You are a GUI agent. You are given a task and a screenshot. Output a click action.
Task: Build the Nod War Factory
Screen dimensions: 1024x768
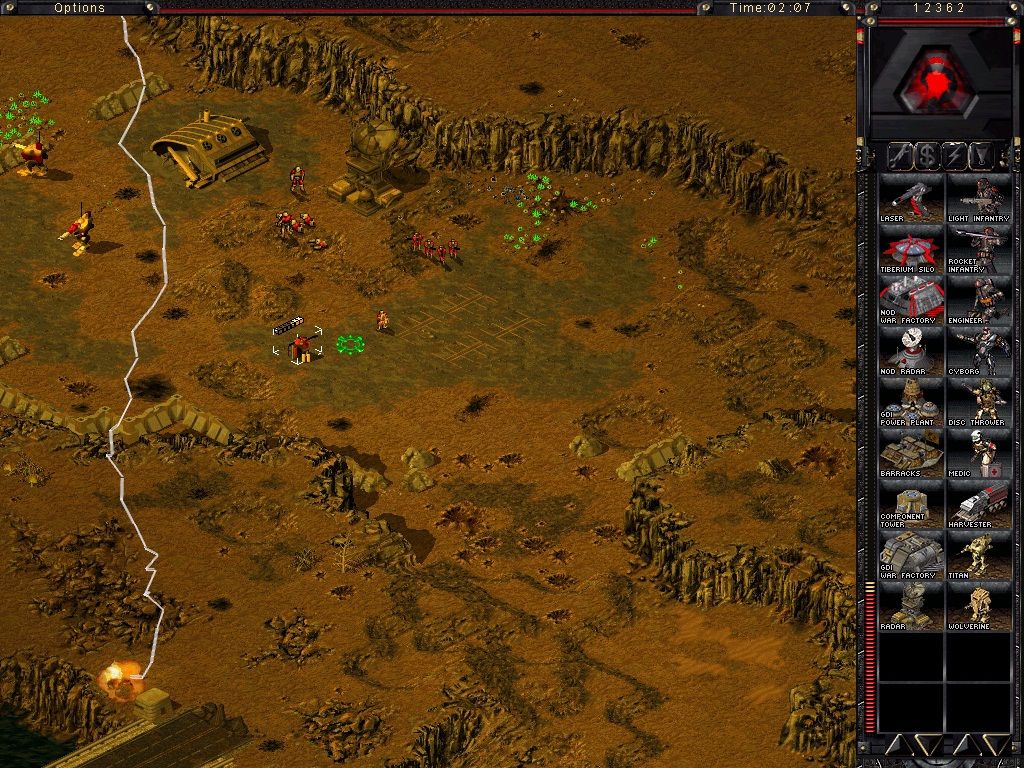coord(911,301)
